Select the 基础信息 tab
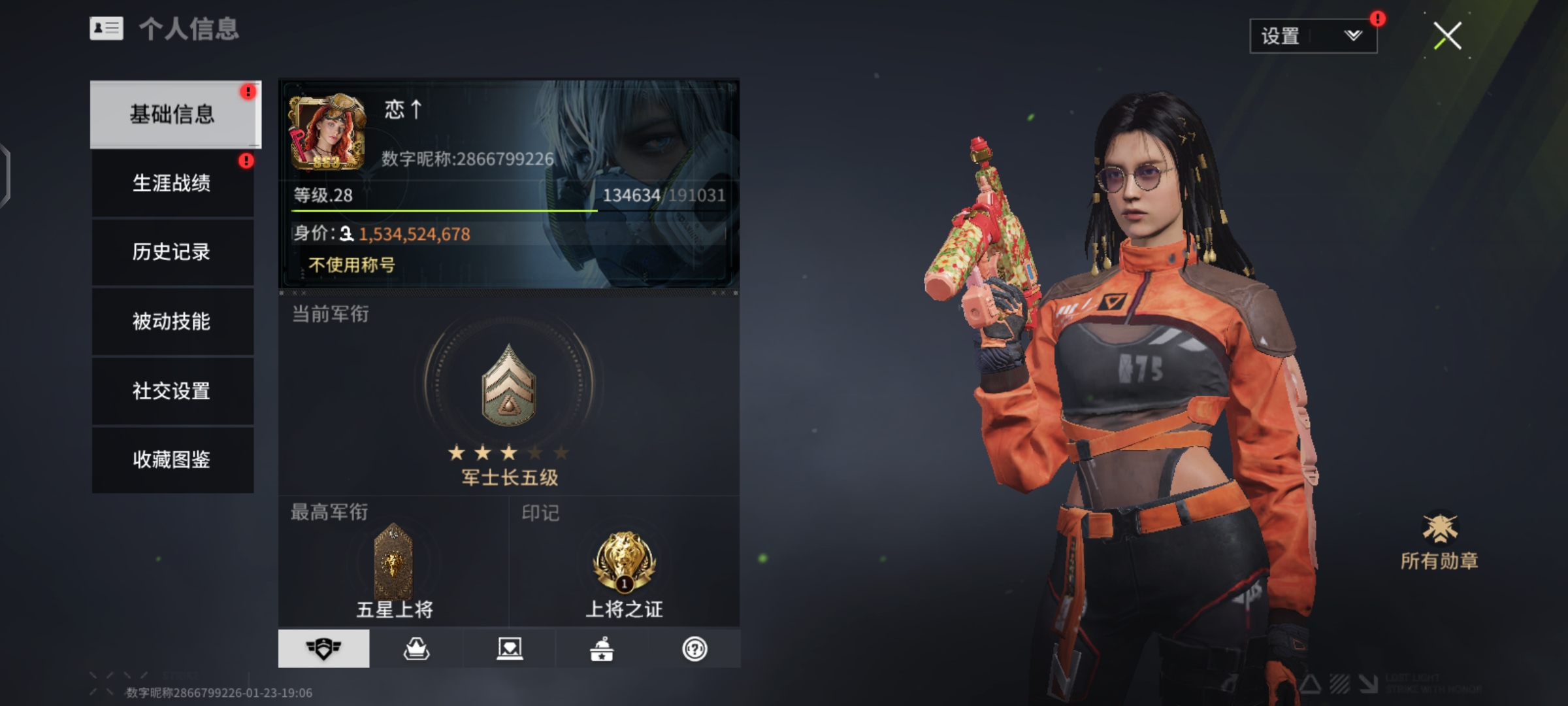 pyautogui.click(x=172, y=114)
